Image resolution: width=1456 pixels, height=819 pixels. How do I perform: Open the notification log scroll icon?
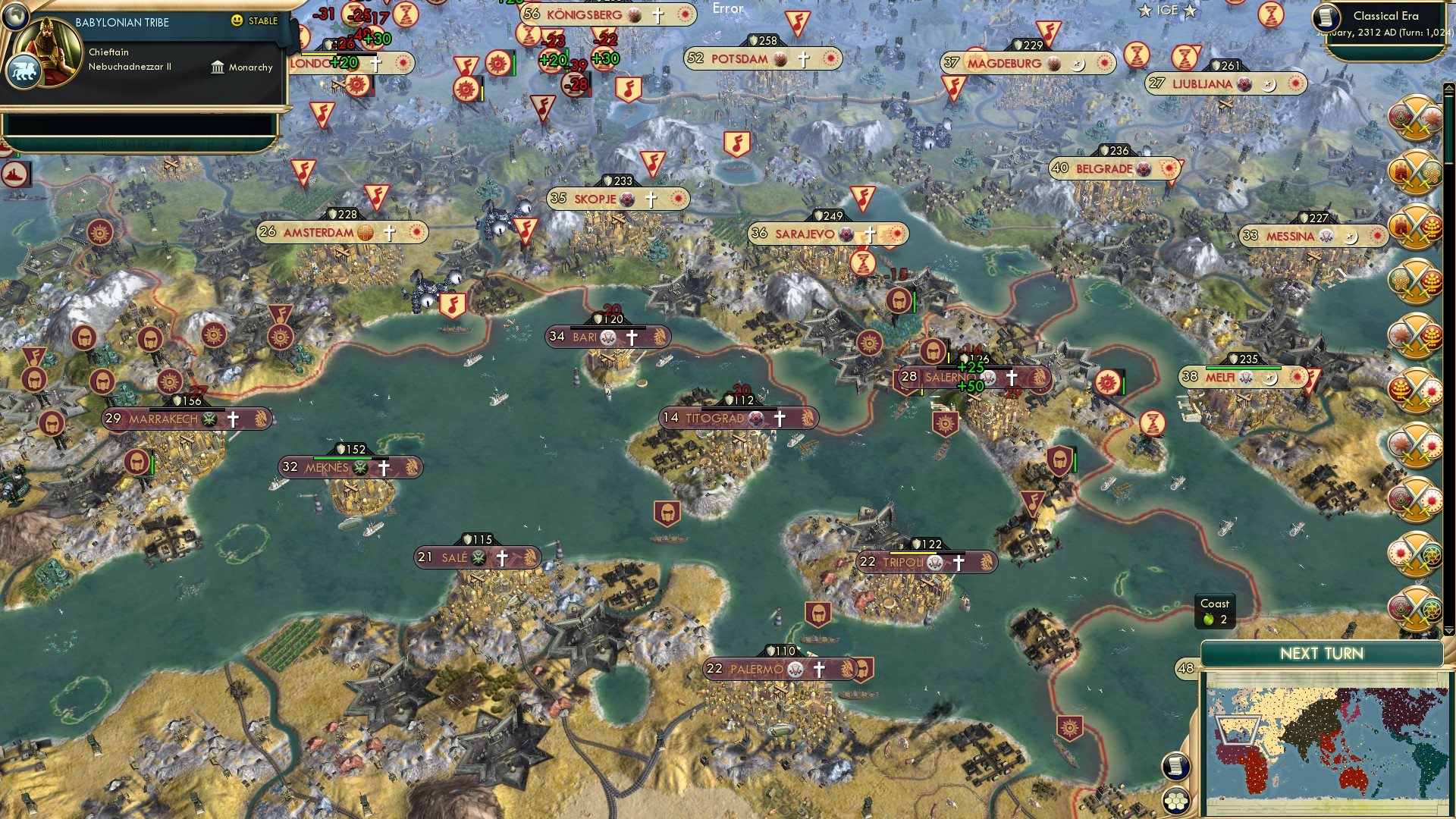pyautogui.click(x=1175, y=767)
